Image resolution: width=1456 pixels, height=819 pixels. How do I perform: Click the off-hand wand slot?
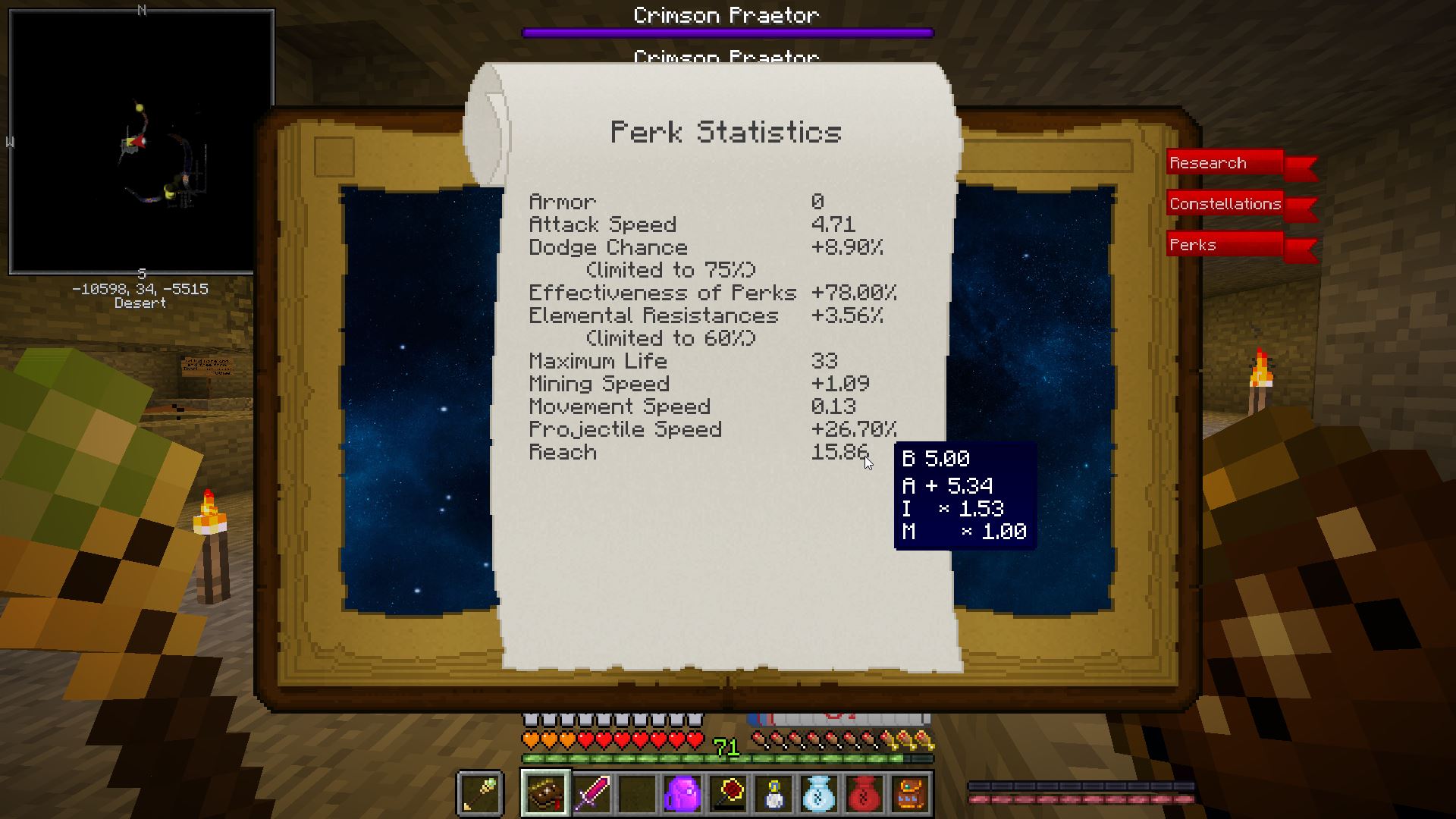481,793
